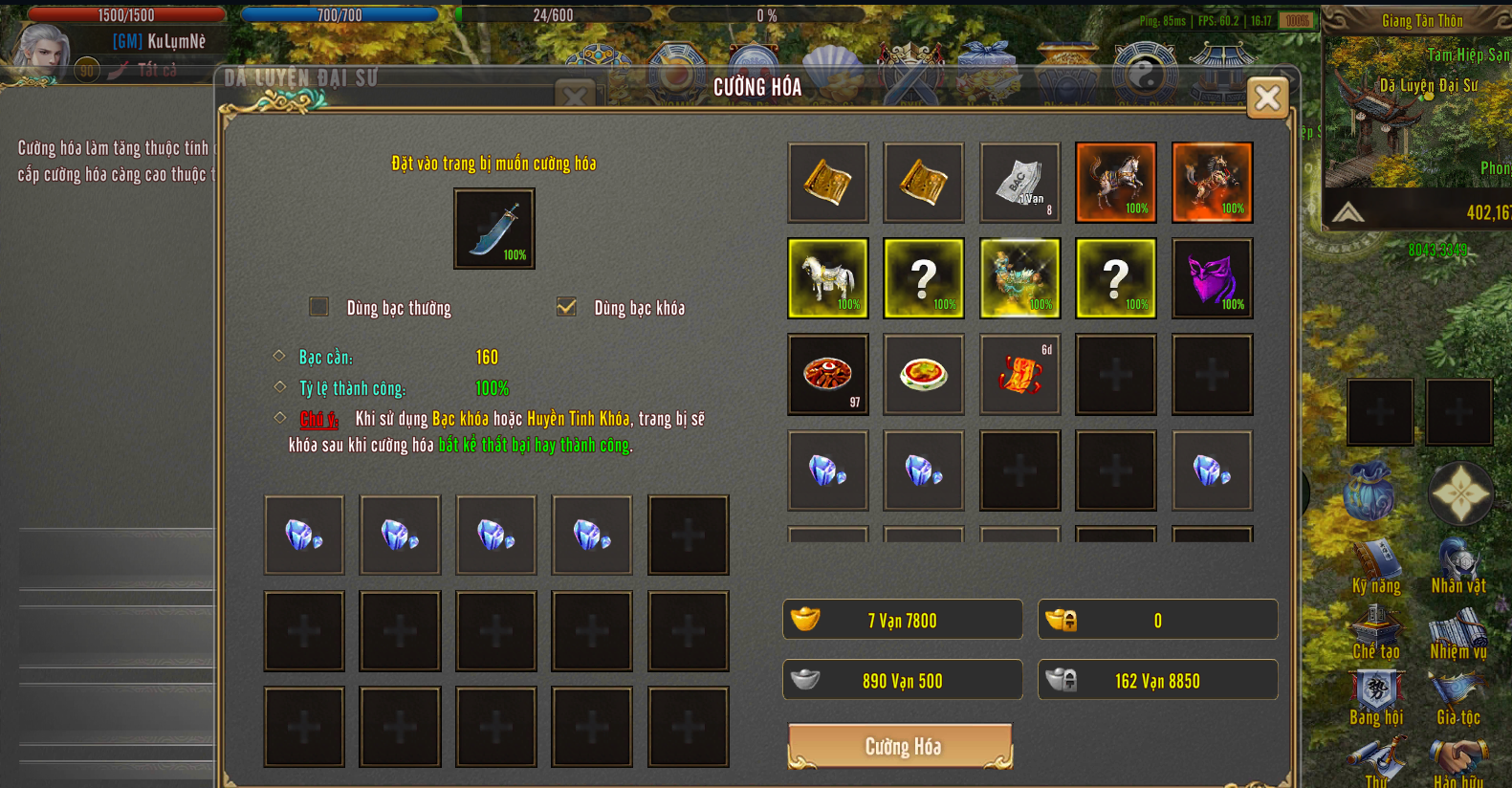Open the Bang hội guild menu
Image resolution: width=1512 pixels, height=788 pixels.
[x=1376, y=697]
